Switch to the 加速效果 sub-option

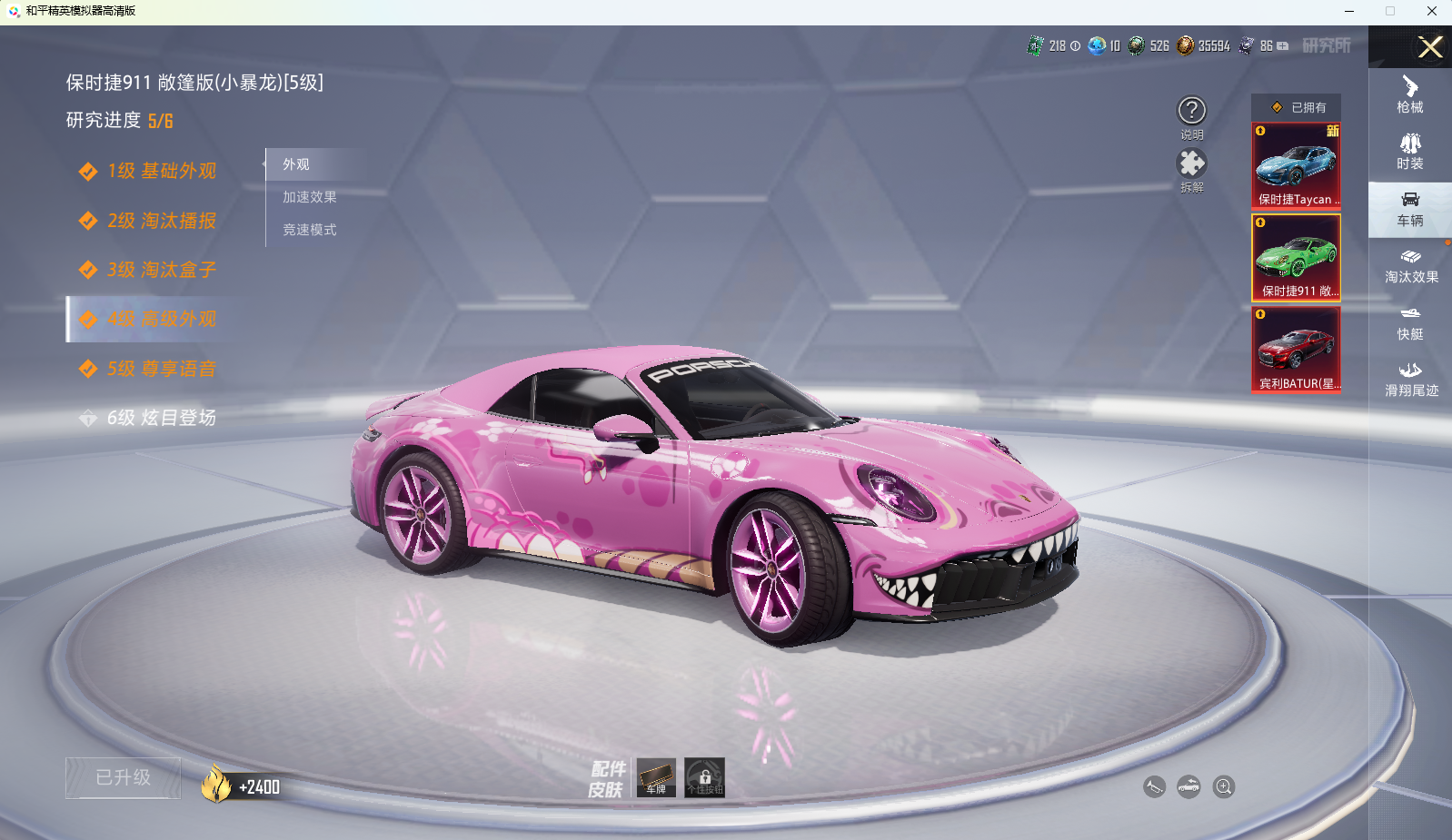pyautogui.click(x=310, y=197)
